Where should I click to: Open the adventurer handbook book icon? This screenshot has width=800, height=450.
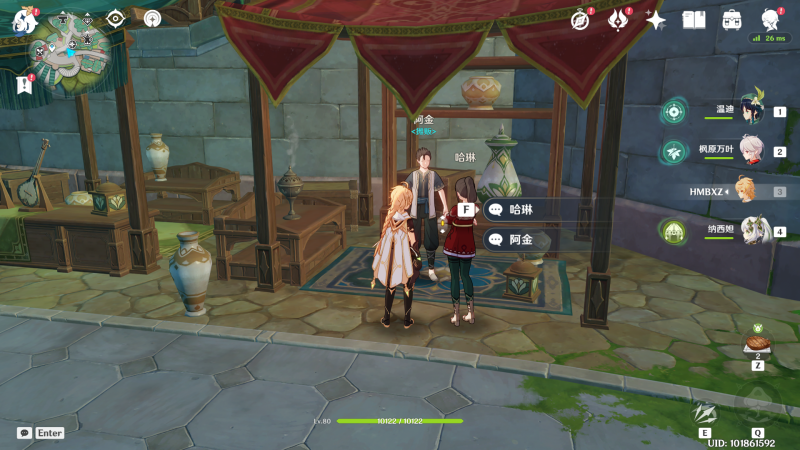tap(694, 19)
